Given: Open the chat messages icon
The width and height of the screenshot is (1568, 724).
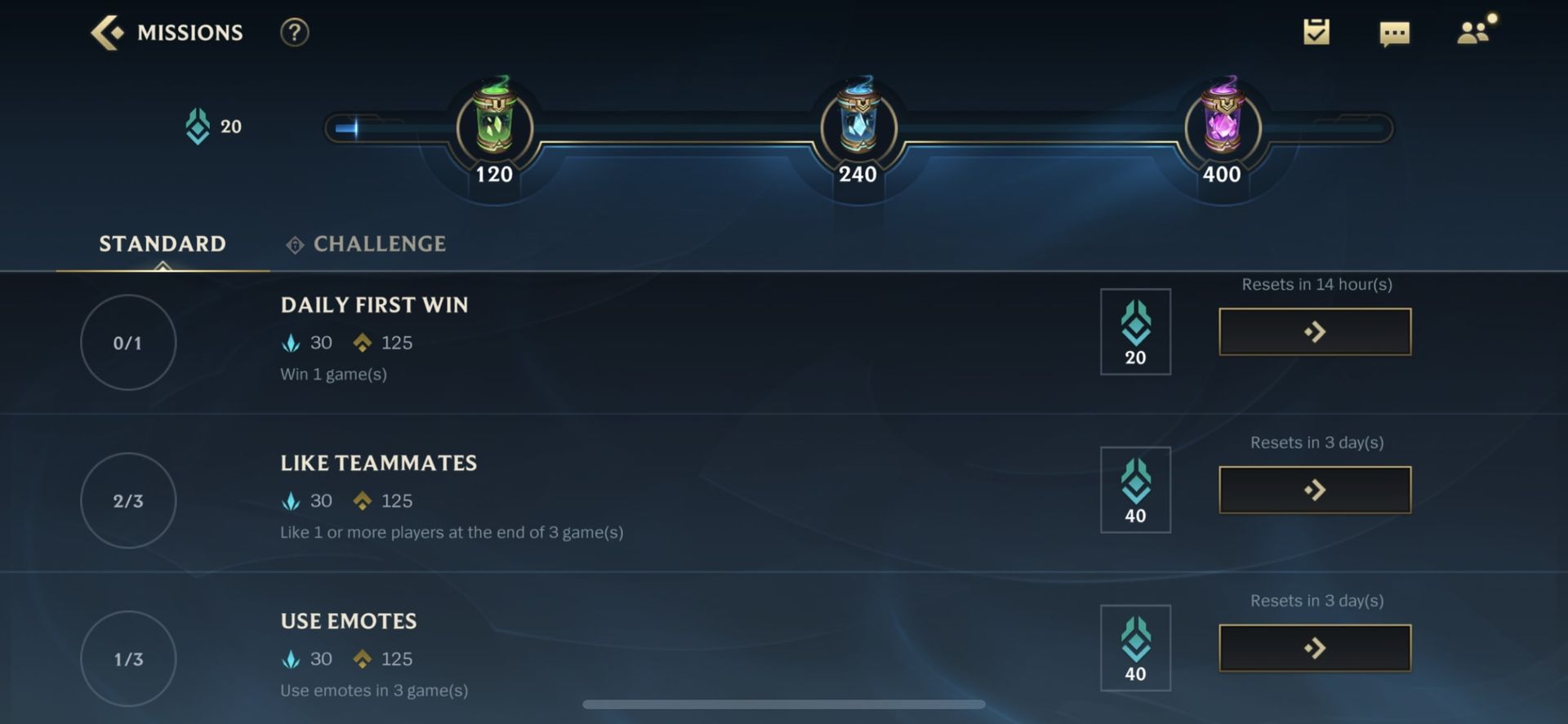Looking at the screenshot, I should point(1396,33).
